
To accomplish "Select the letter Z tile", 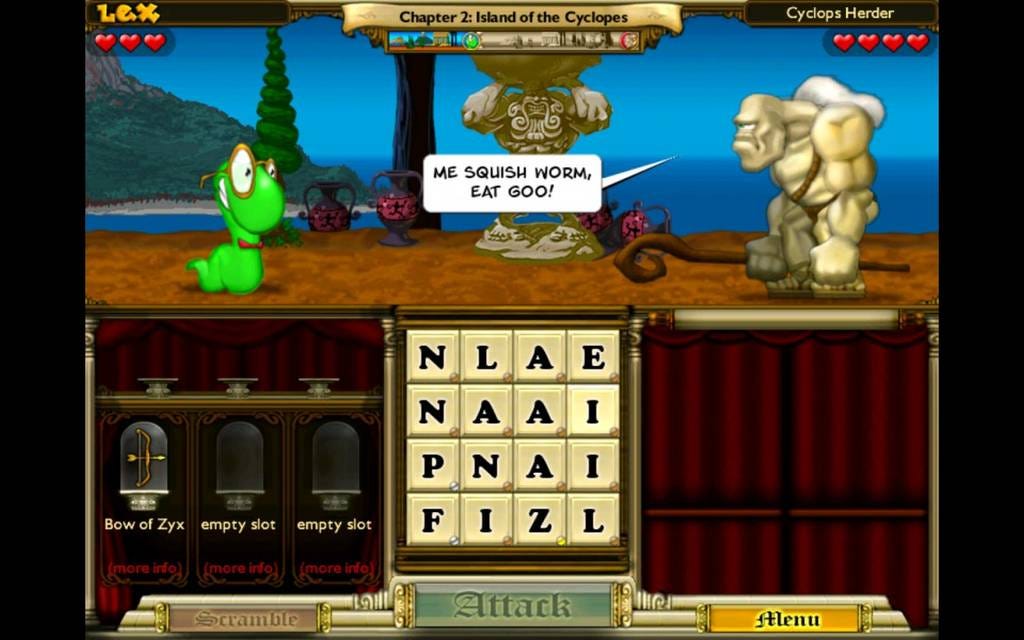I will [x=540, y=519].
